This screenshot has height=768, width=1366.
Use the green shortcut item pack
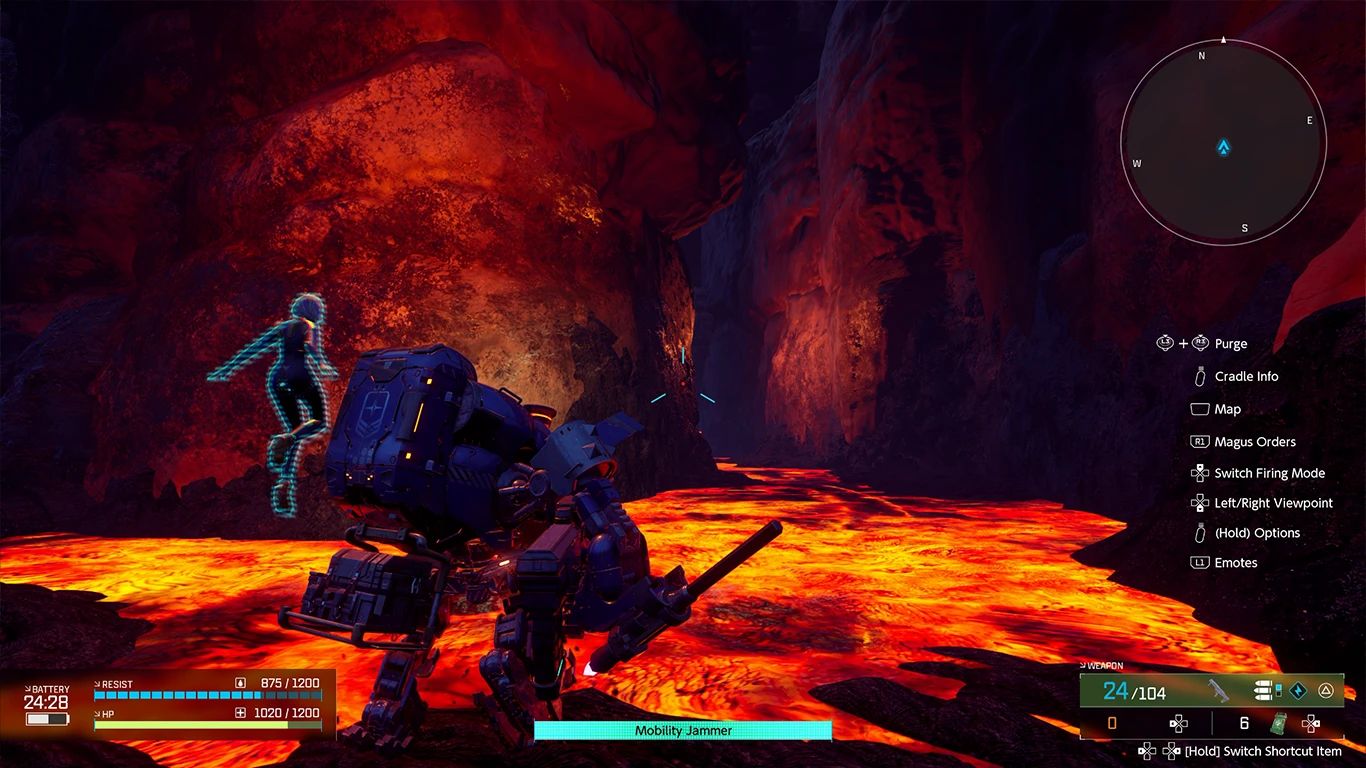point(1279,723)
